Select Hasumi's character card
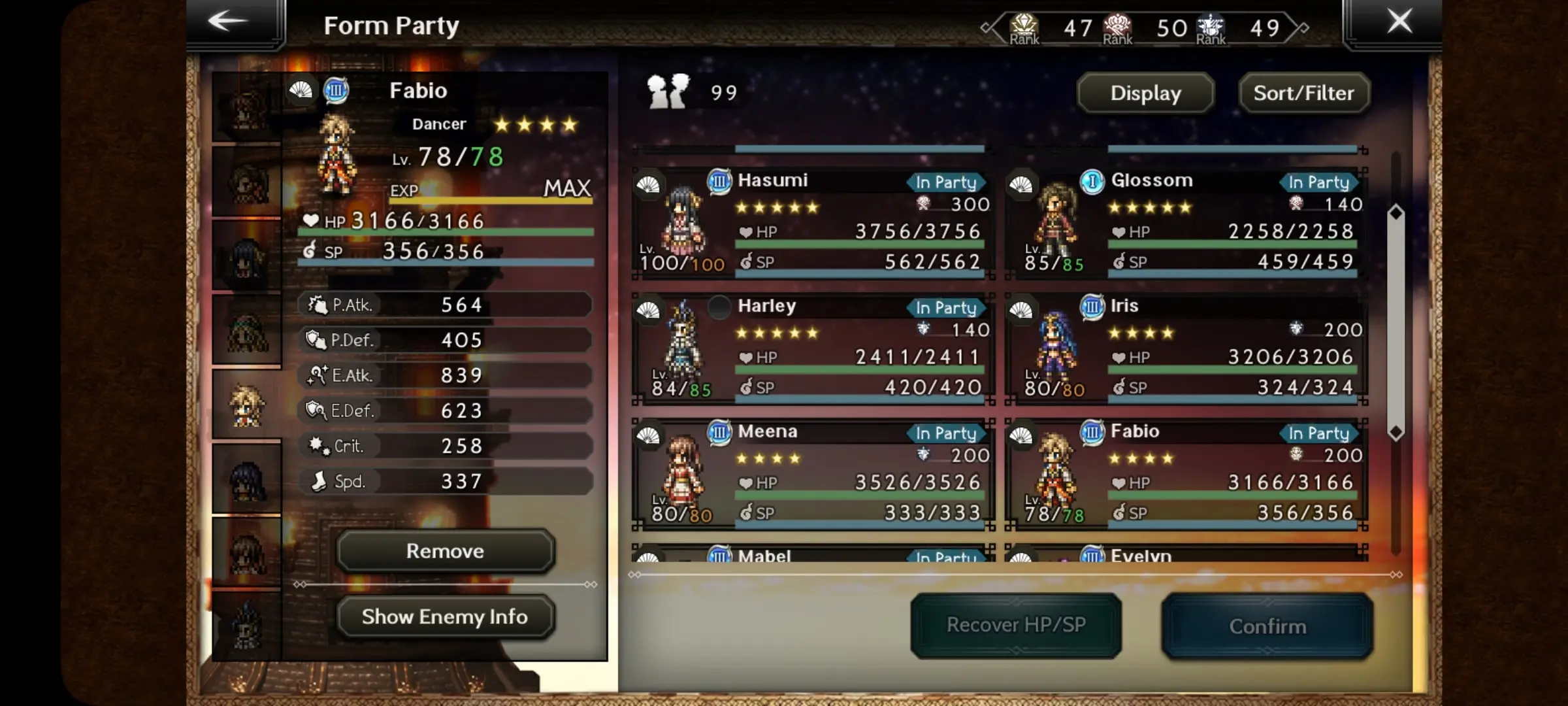This screenshot has width=1568, height=706. (x=813, y=223)
